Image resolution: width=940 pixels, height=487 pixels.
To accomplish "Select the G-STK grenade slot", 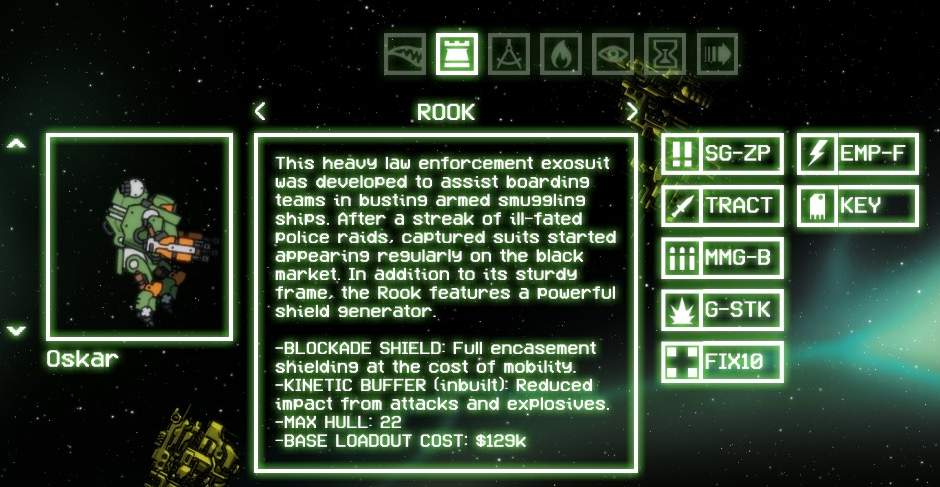I will coord(721,310).
